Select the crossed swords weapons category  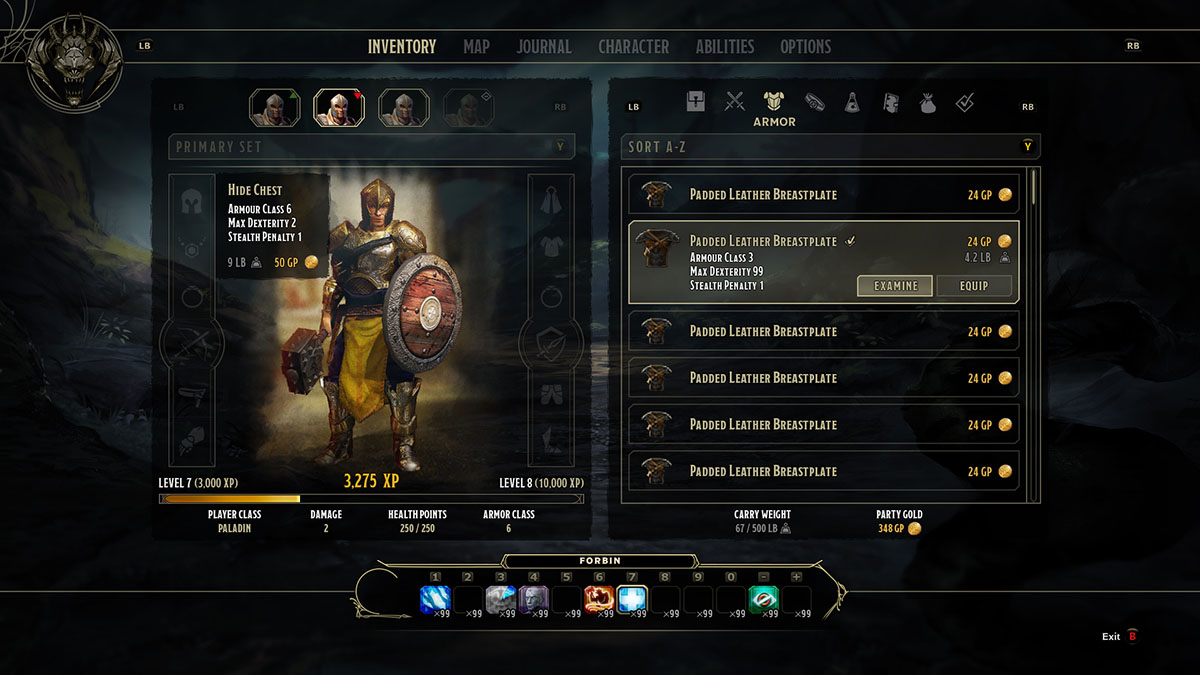click(x=735, y=101)
